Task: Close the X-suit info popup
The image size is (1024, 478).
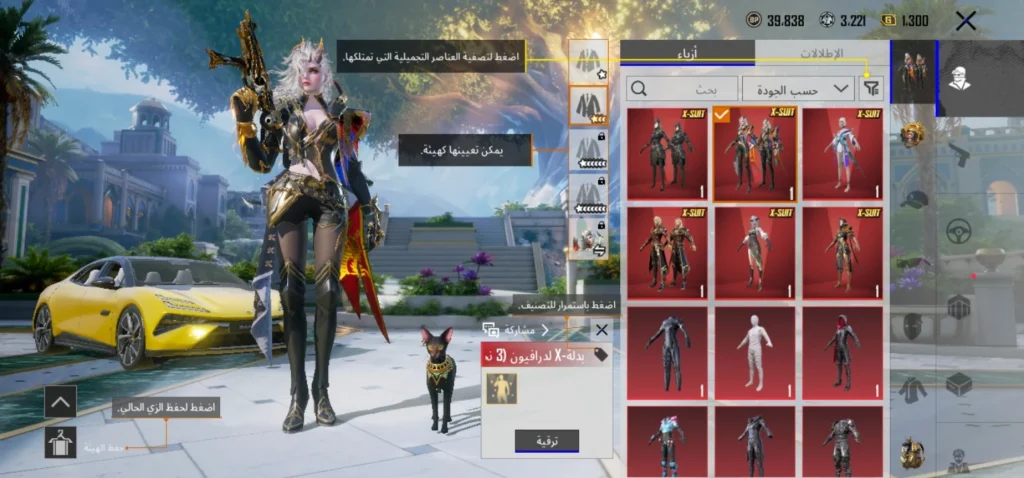Action: pyautogui.click(x=601, y=329)
